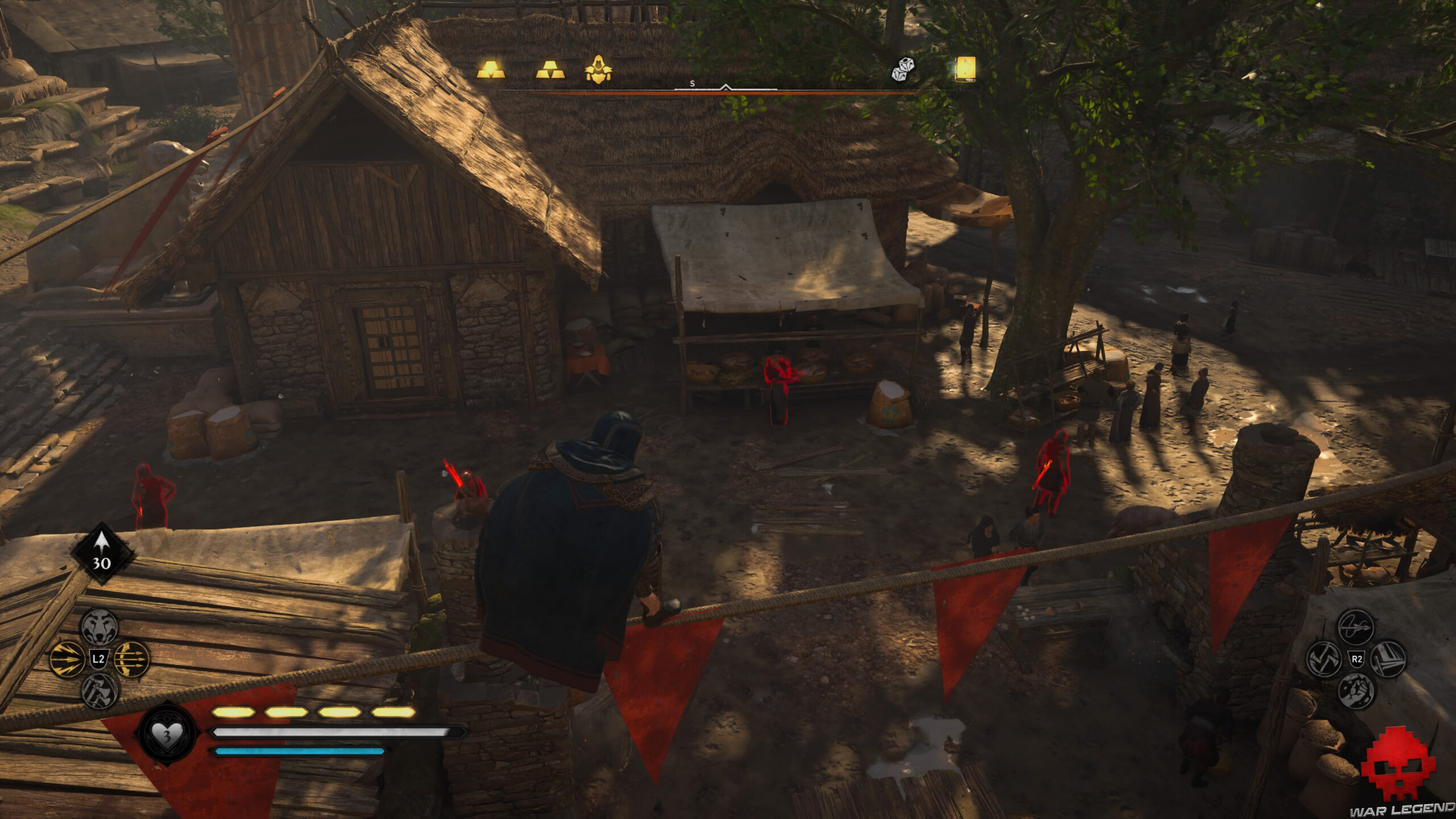
Task: Expand the R2 ability wheel badge
Action: 1357,659
